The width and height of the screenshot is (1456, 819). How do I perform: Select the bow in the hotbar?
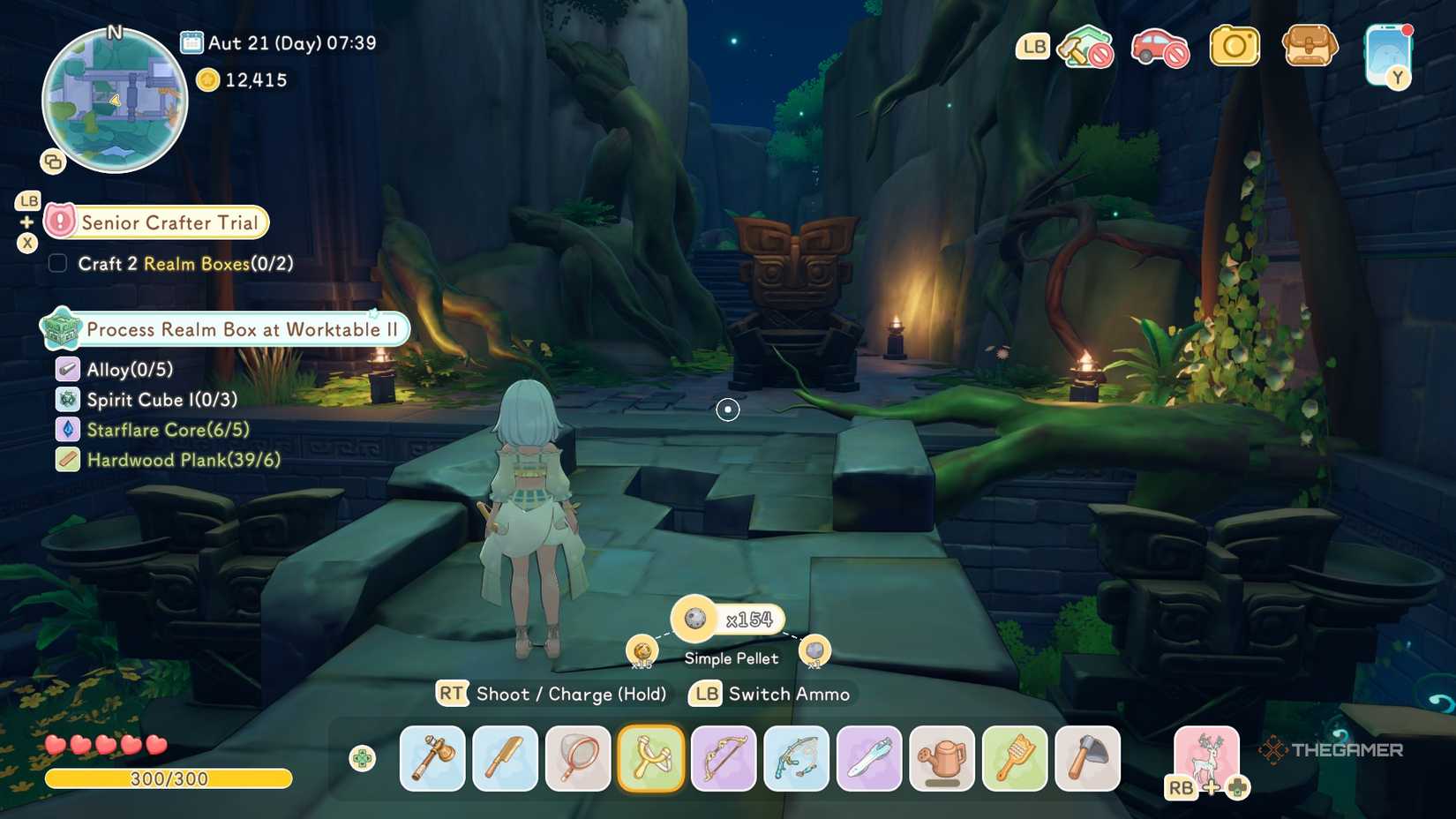pos(724,759)
